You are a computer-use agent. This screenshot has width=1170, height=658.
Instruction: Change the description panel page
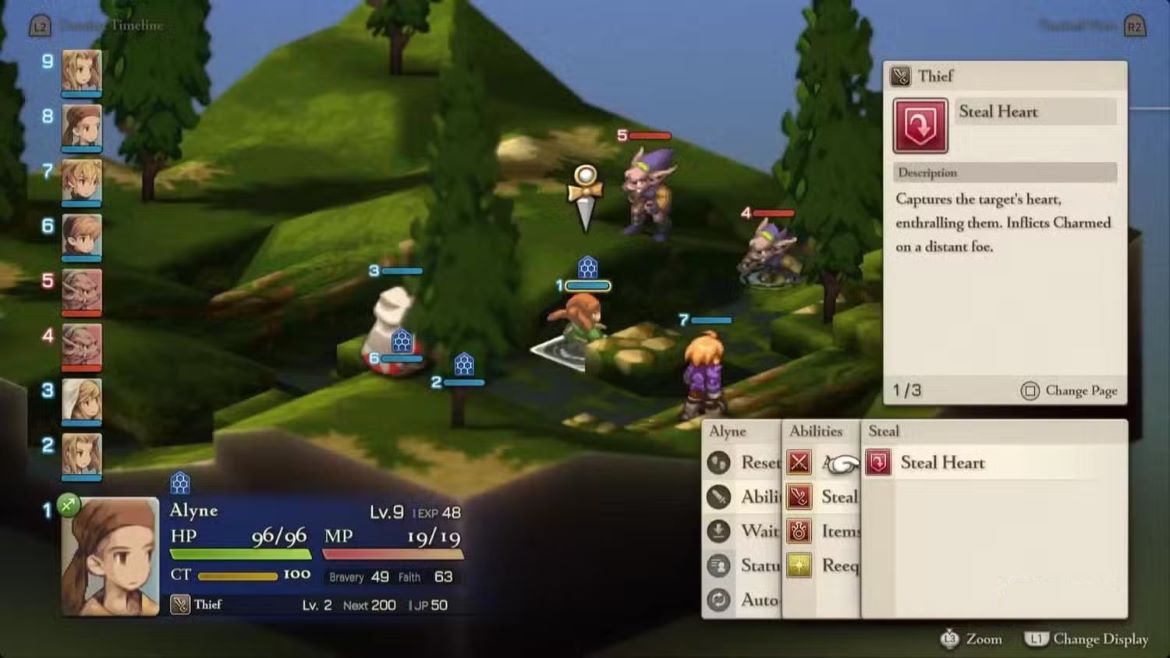coord(1070,391)
